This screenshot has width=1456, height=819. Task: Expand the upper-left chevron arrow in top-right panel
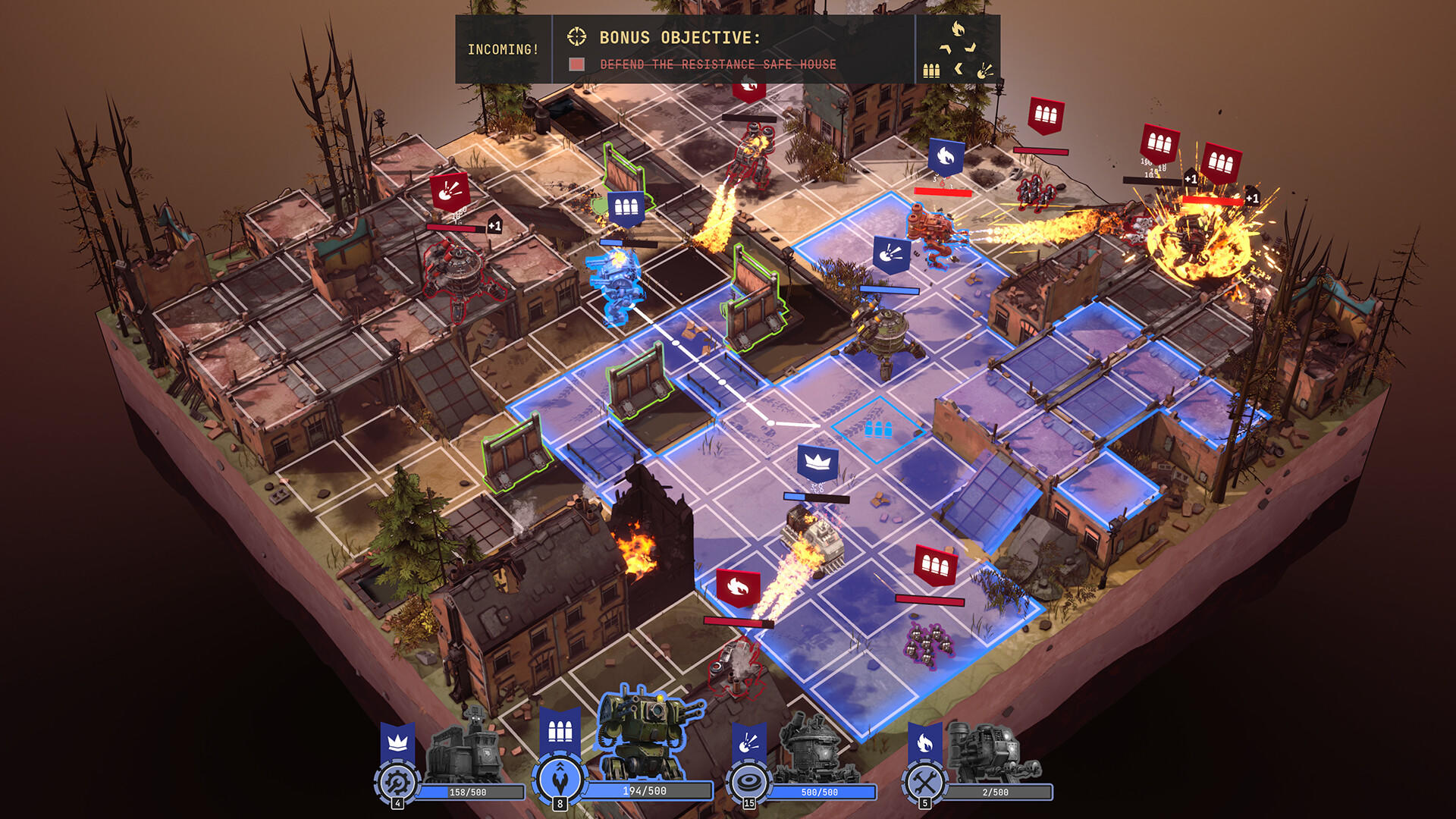(x=944, y=48)
